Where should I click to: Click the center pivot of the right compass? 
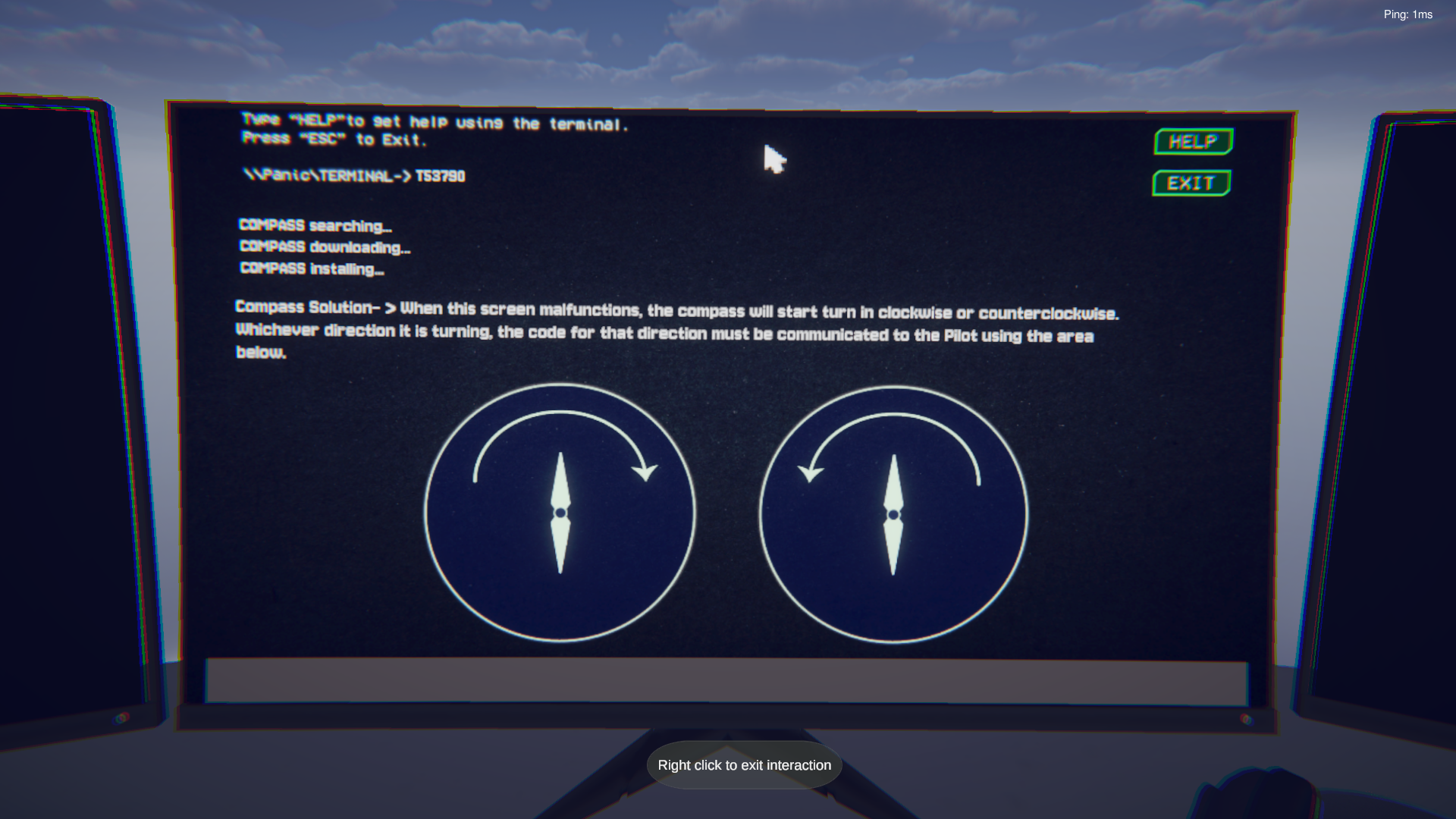coord(893,513)
